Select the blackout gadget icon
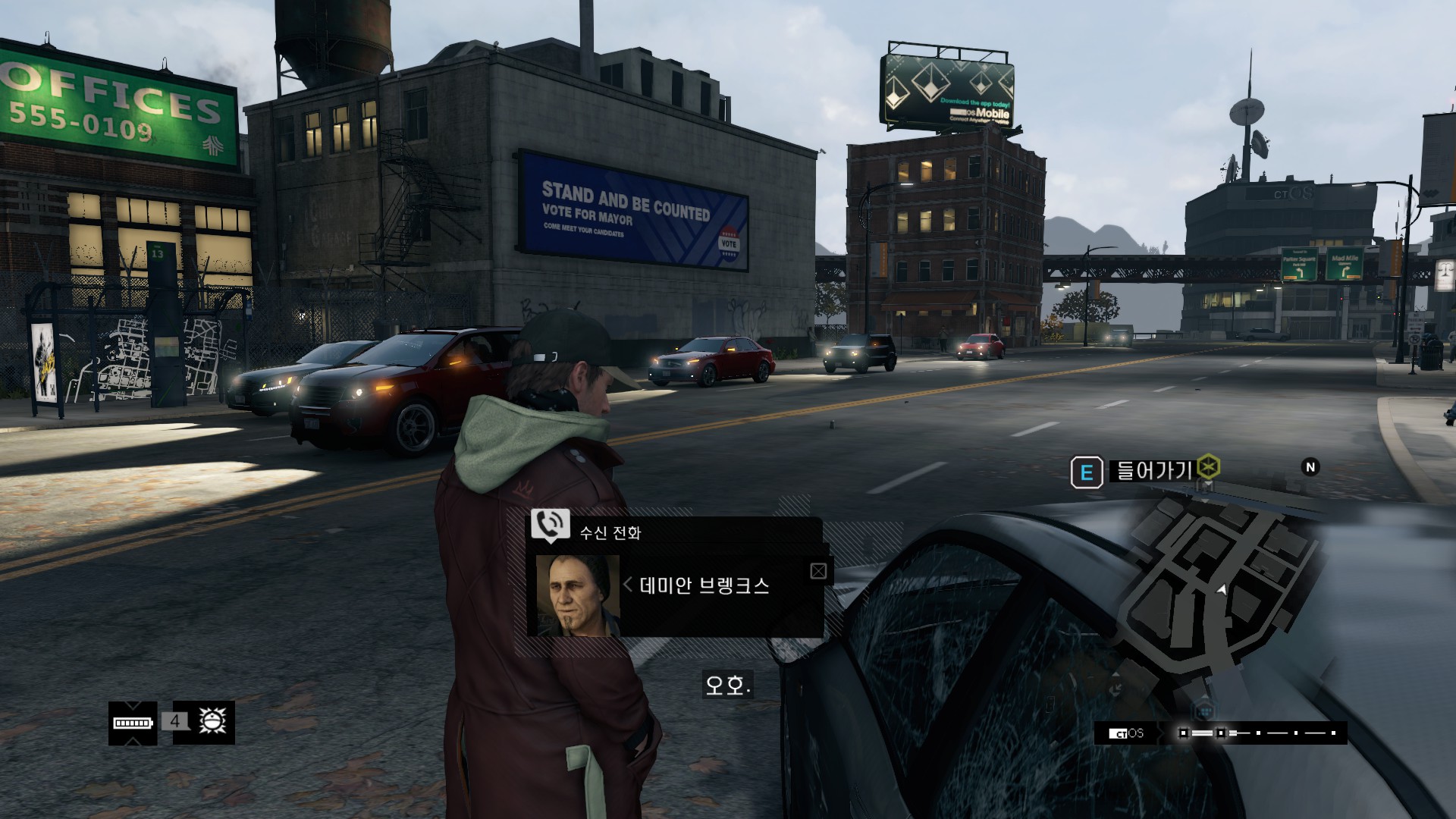Image resolution: width=1456 pixels, height=819 pixels. [x=208, y=721]
